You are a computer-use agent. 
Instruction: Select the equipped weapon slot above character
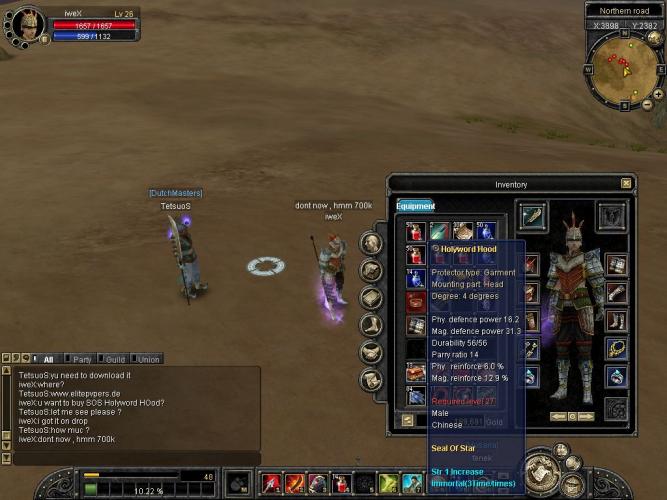pos(534,216)
